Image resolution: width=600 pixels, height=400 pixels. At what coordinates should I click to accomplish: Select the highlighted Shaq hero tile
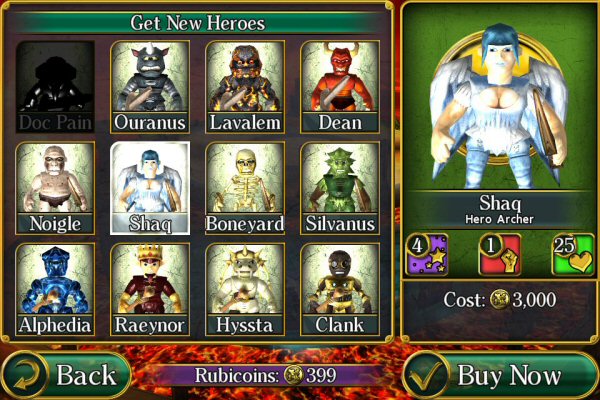150,188
